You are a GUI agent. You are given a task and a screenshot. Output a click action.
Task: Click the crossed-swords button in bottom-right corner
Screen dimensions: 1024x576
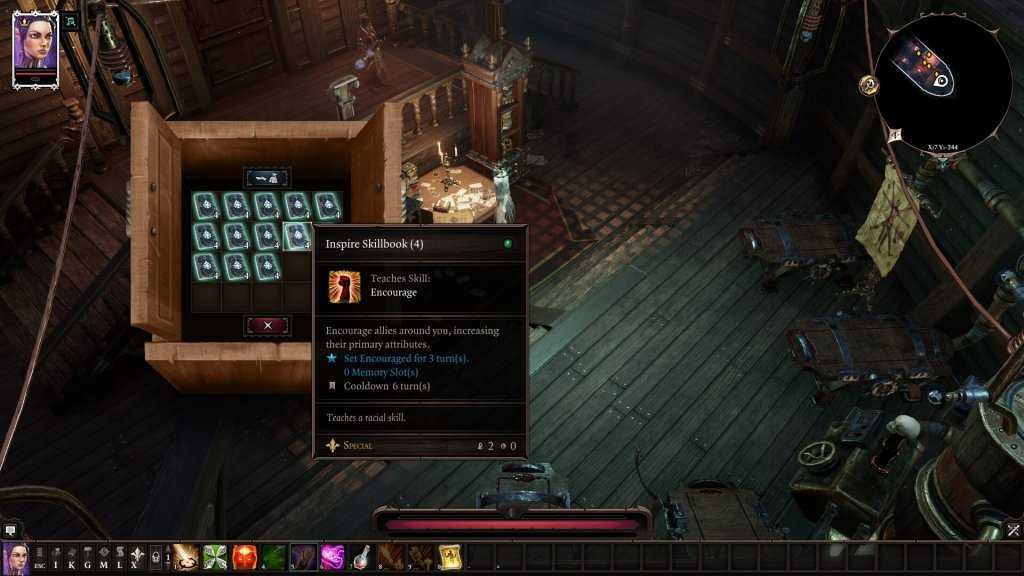coord(1013,530)
